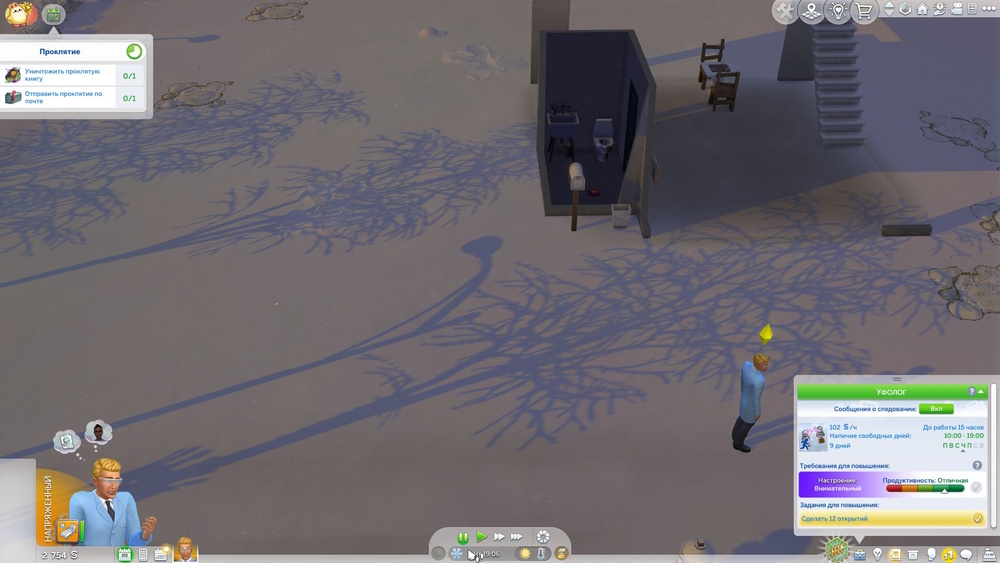
Task: Open the shopping cart store
Action: click(x=864, y=11)
